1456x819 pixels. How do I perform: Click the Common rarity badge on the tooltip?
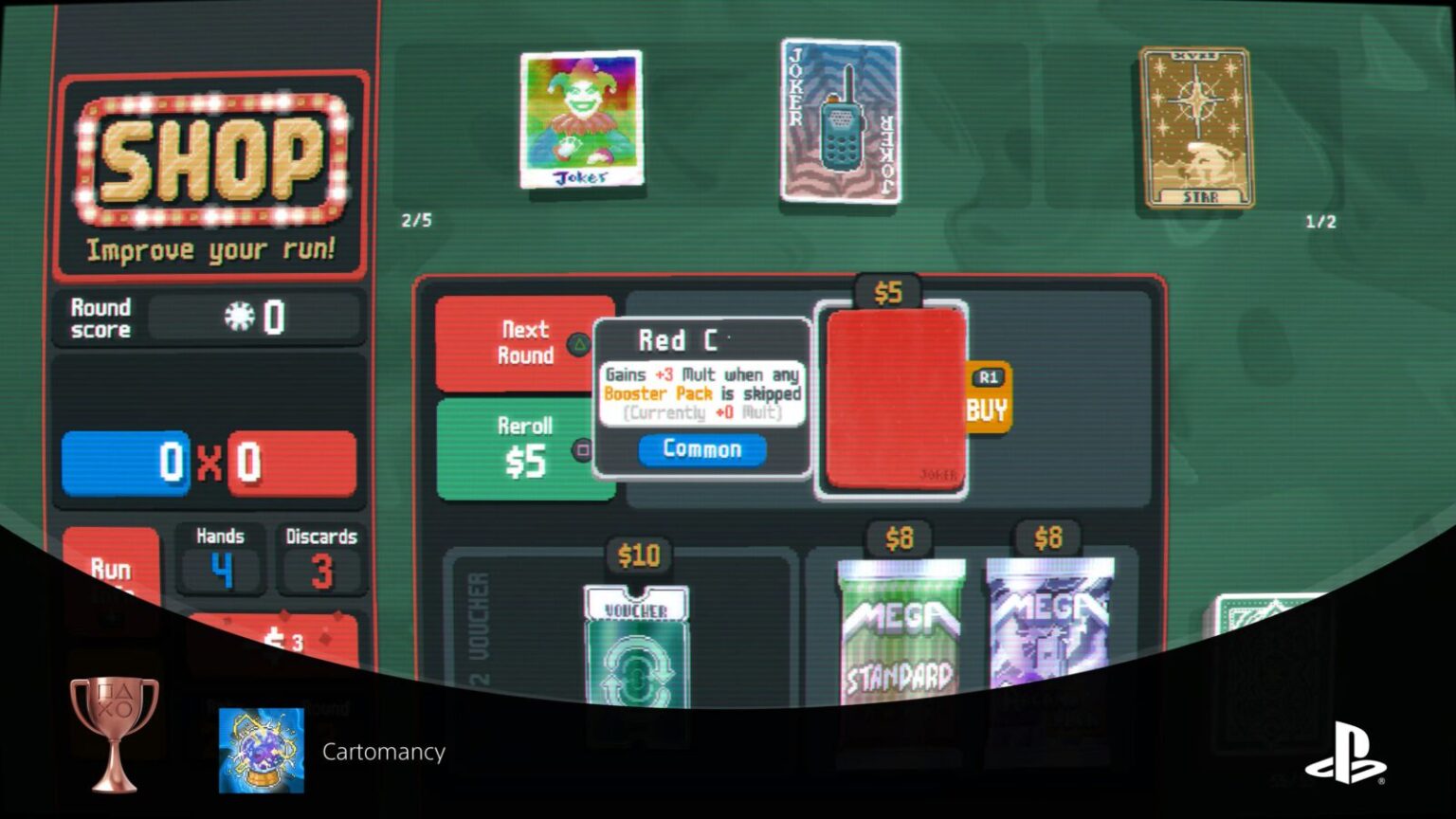(701, 449)
